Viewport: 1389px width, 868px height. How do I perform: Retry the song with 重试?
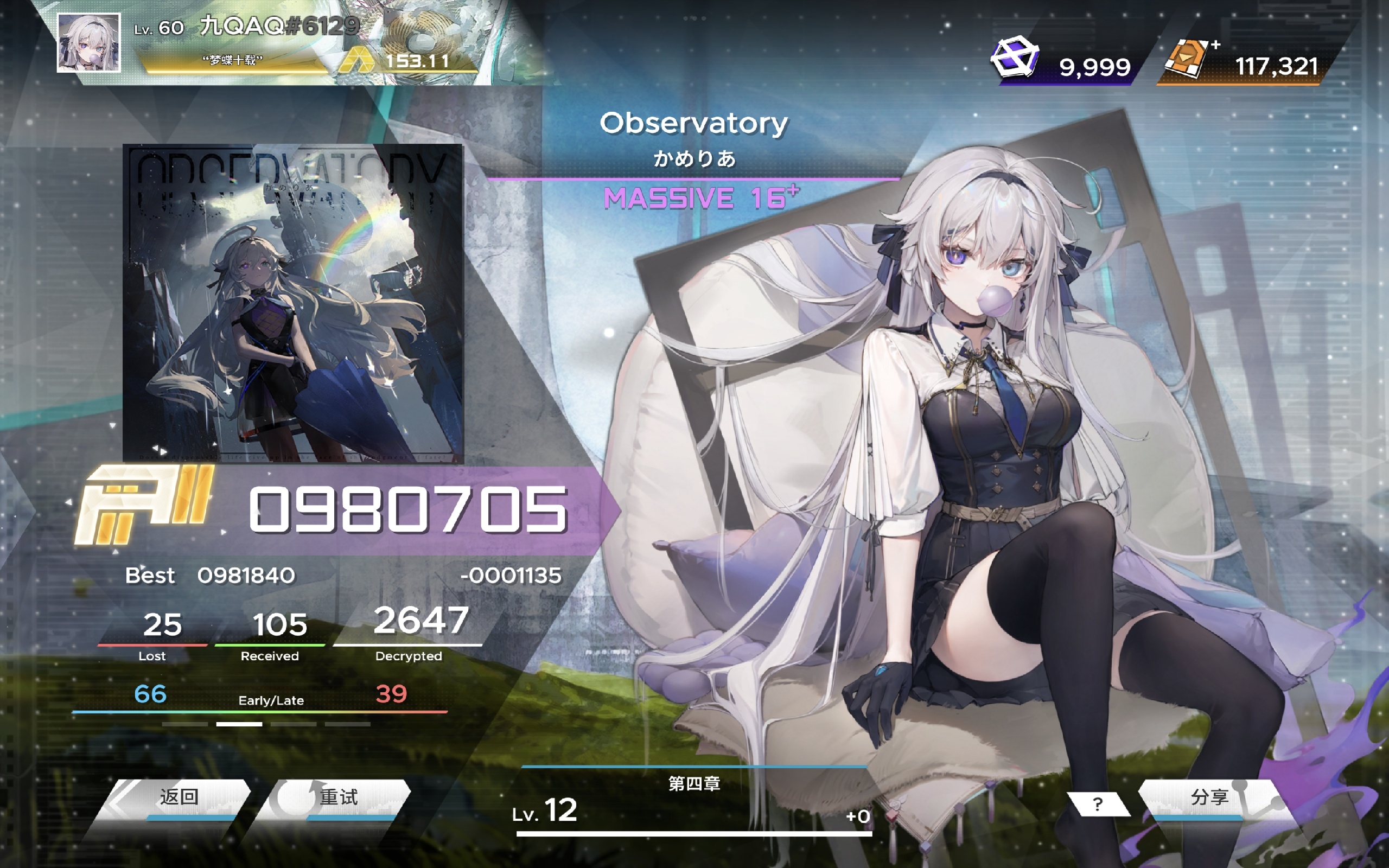(339, 798)
